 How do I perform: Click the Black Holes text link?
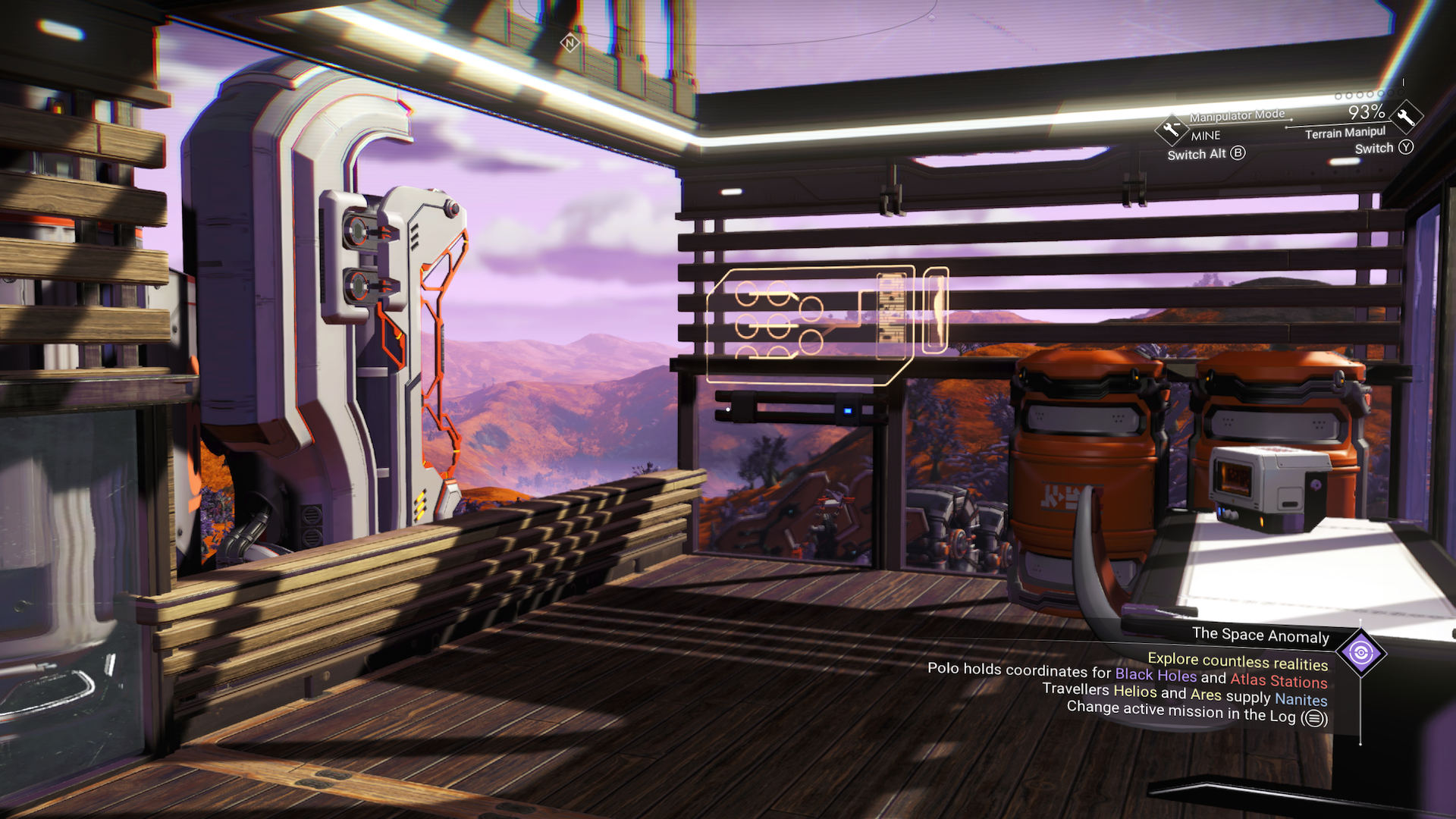1155,674
